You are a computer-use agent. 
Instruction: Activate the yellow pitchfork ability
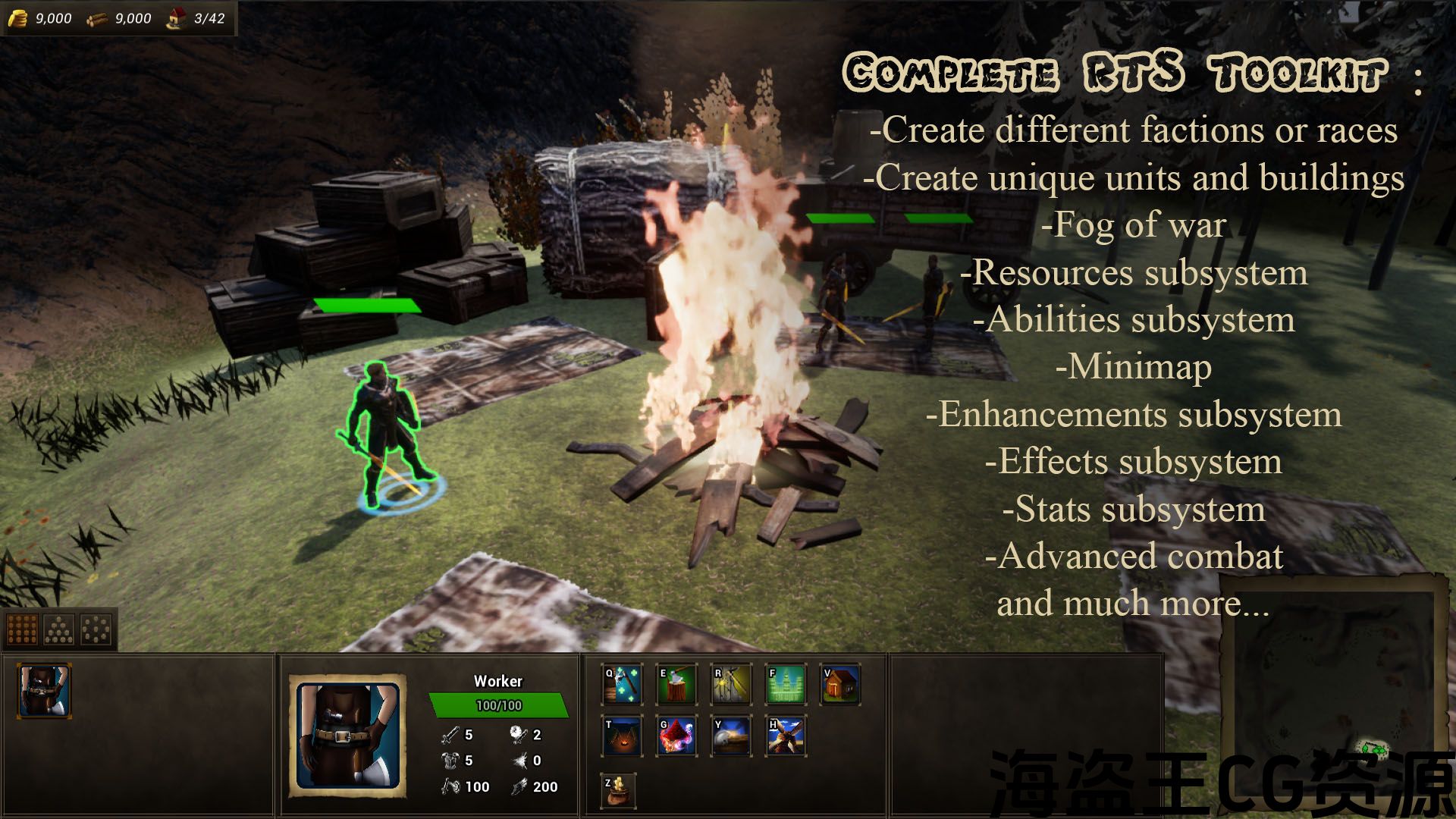tap(731, 684)
